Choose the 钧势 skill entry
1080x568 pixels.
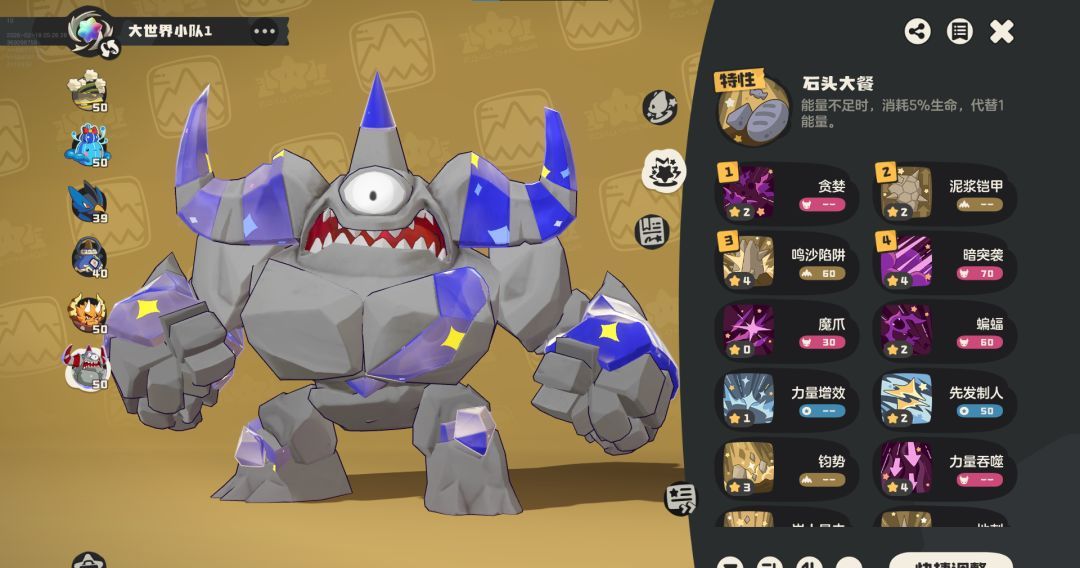pyautogui.click(x=787, y=470)
